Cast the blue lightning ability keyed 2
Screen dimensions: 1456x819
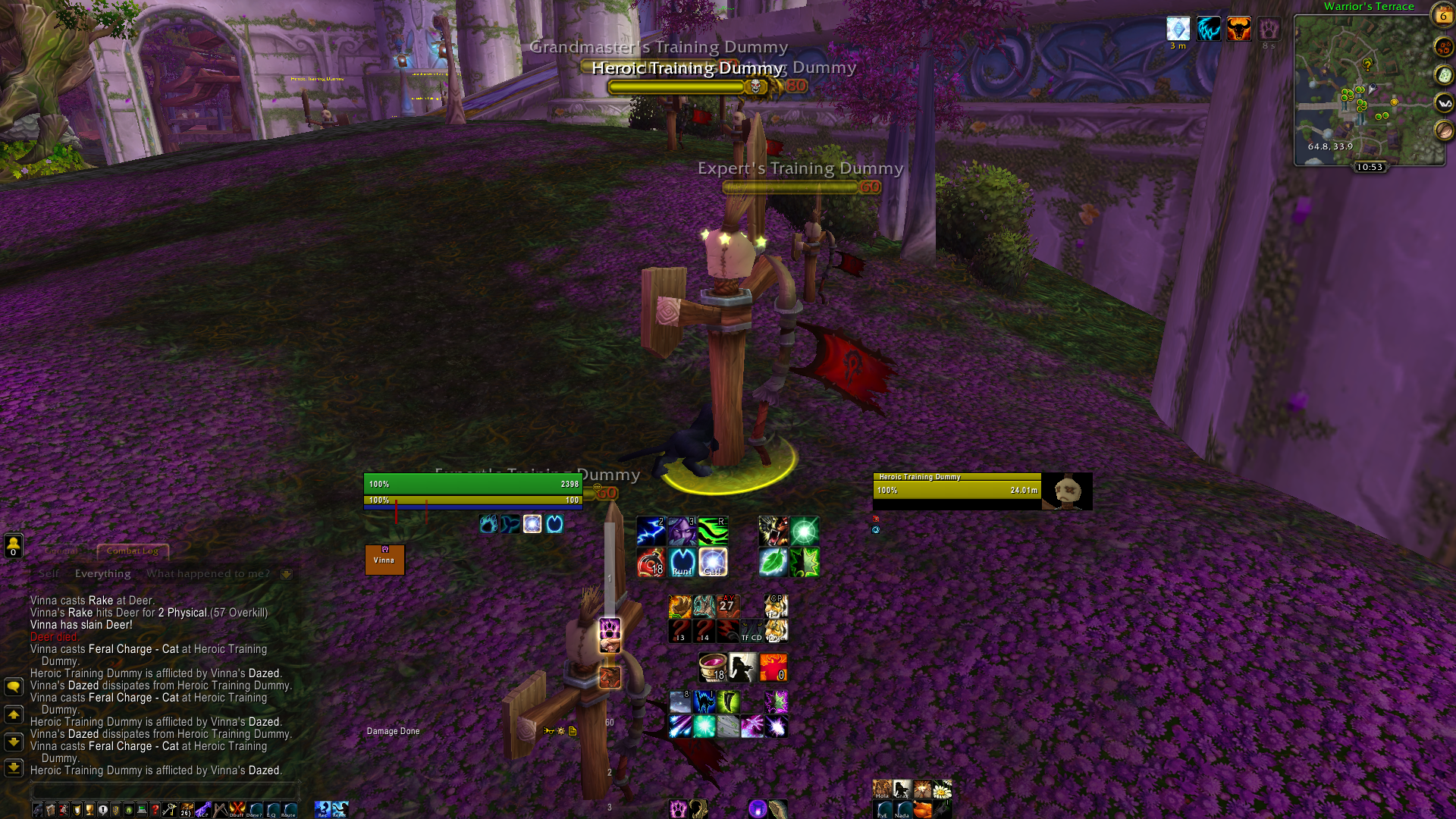coord(651,531)
